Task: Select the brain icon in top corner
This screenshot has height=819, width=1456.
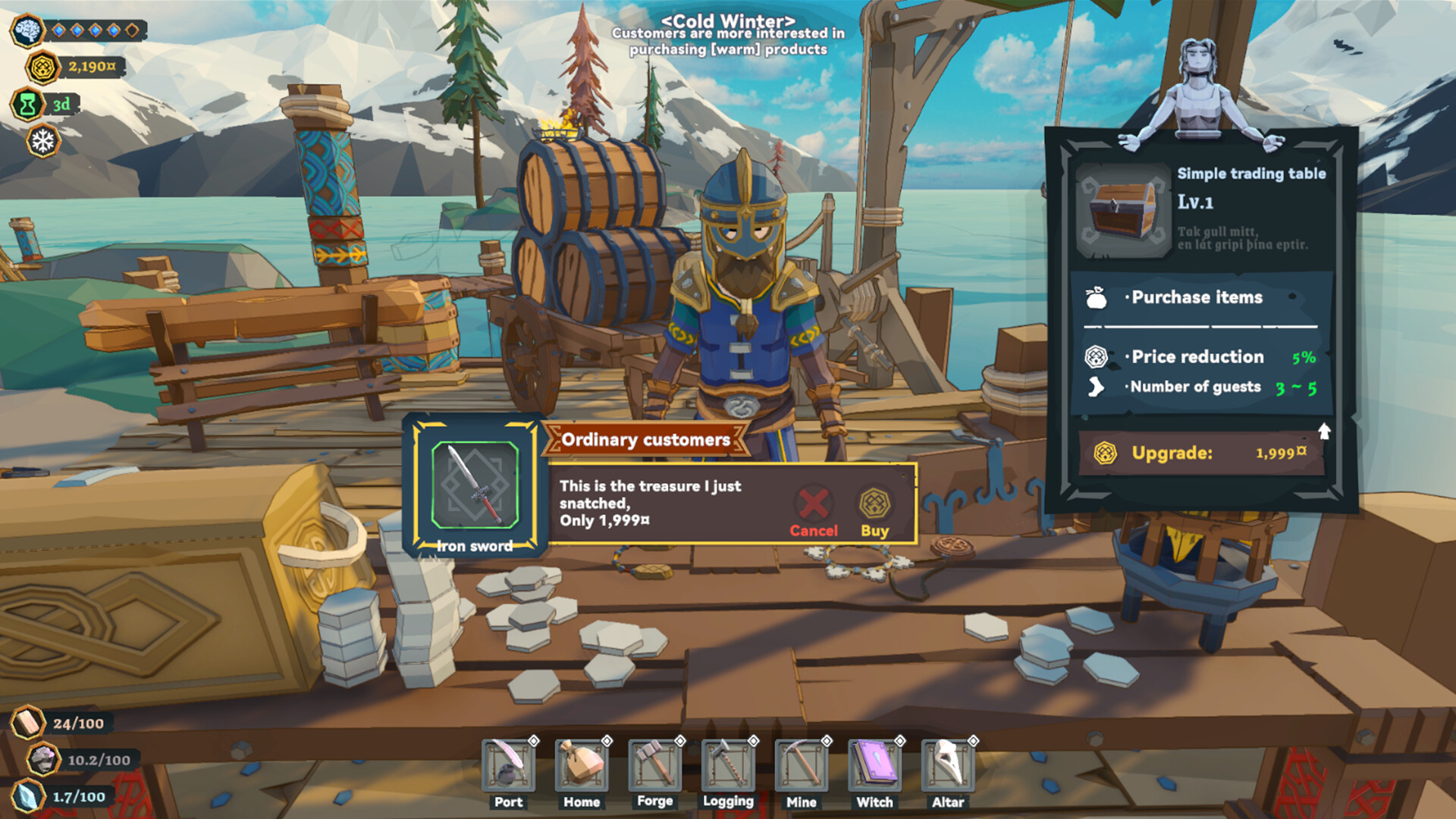Action: (27, 30)
